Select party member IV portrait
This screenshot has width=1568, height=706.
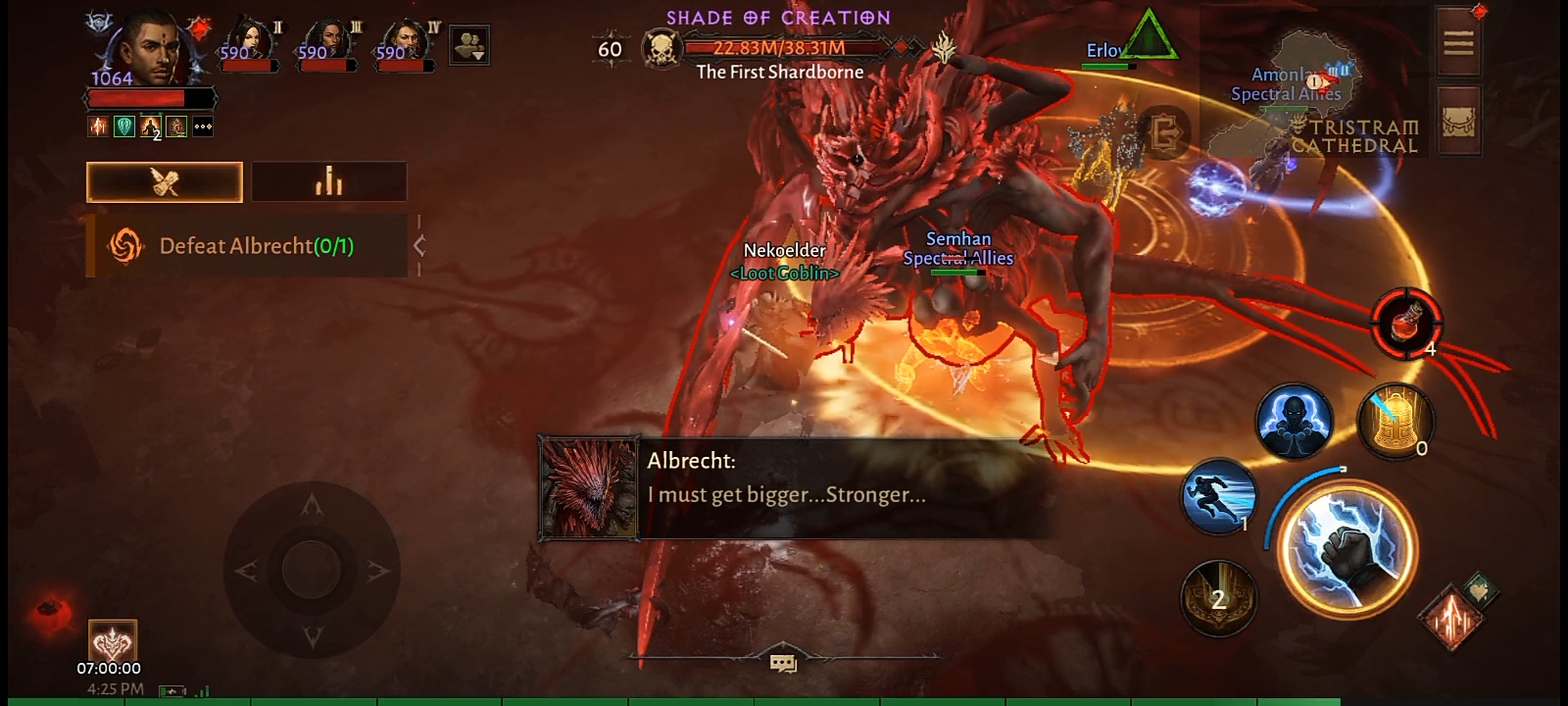[407, 44]
